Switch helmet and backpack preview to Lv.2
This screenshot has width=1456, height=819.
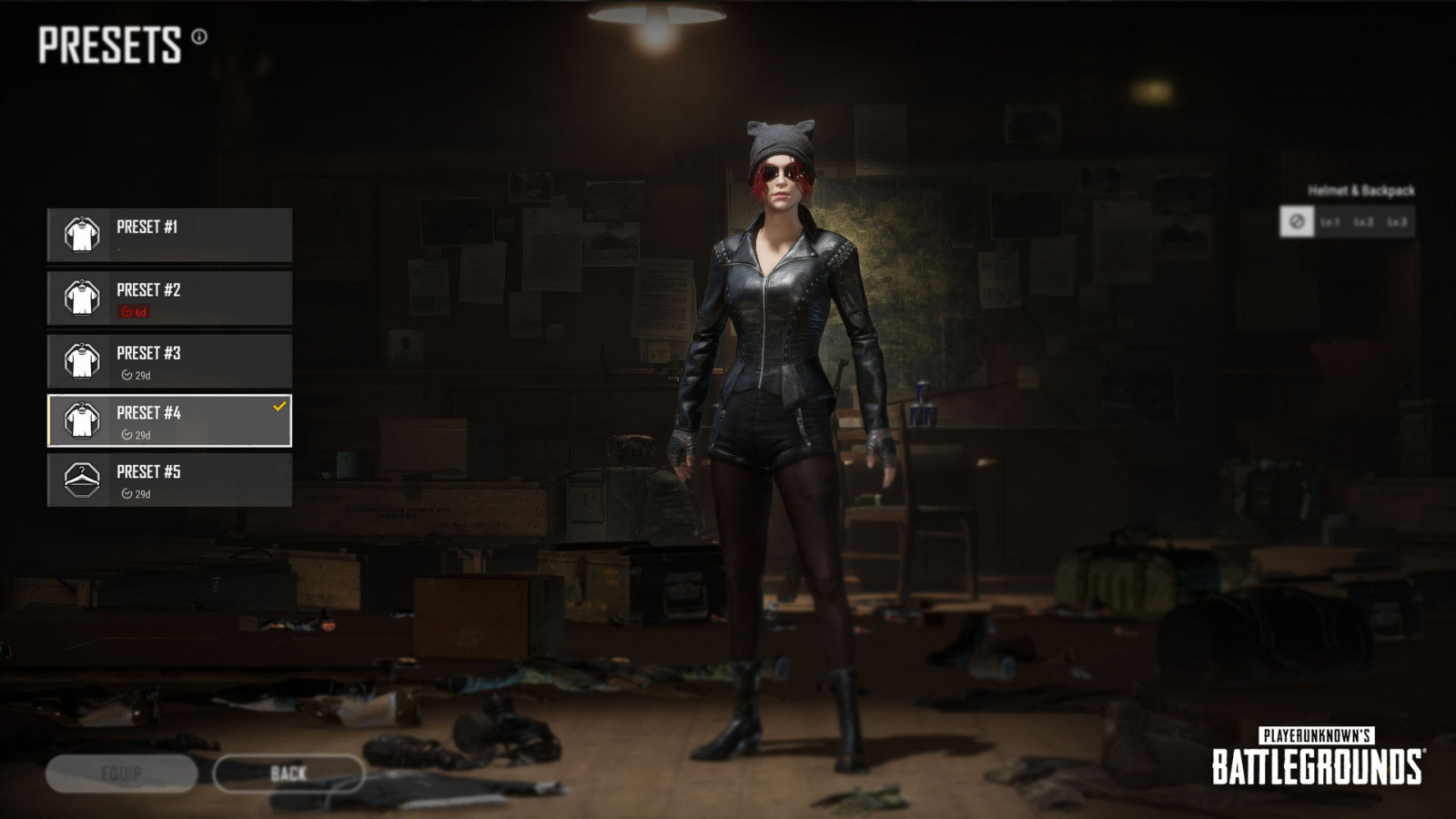click(1363, 221)
